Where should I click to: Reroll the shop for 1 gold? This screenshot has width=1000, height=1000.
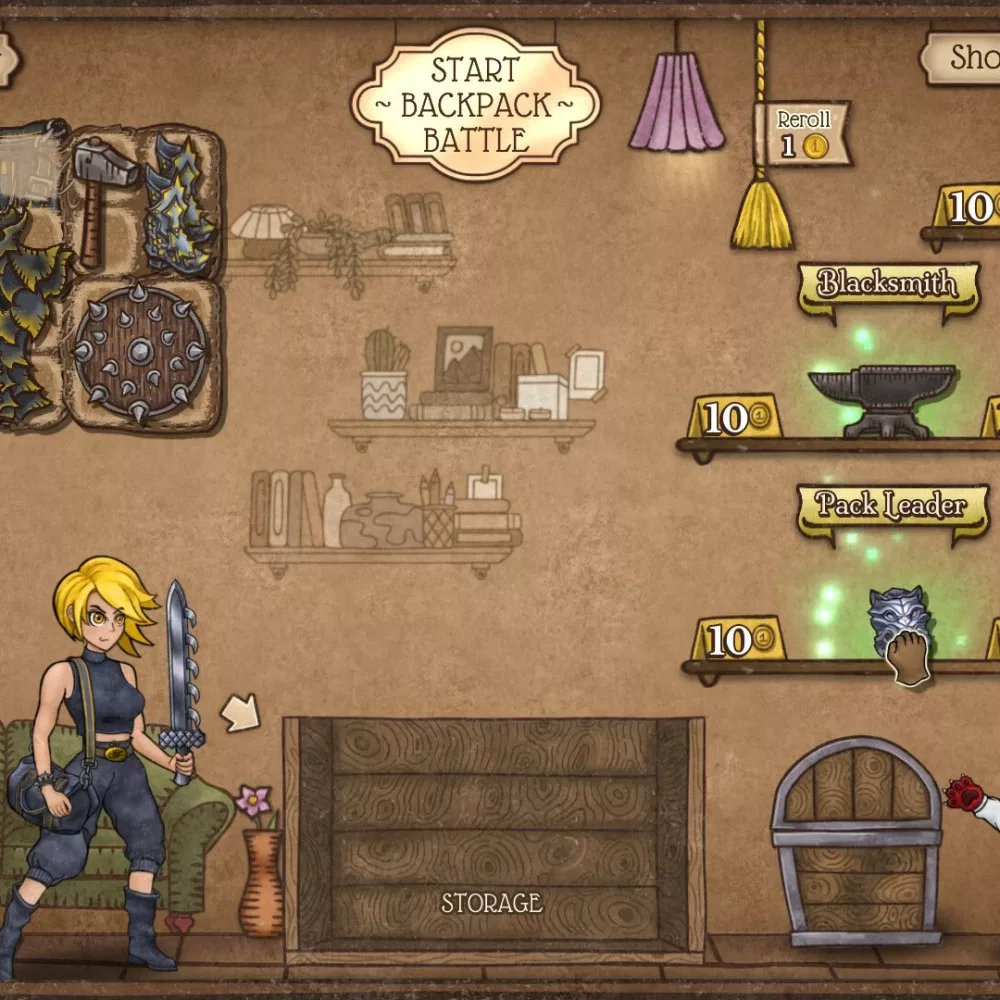802,134
